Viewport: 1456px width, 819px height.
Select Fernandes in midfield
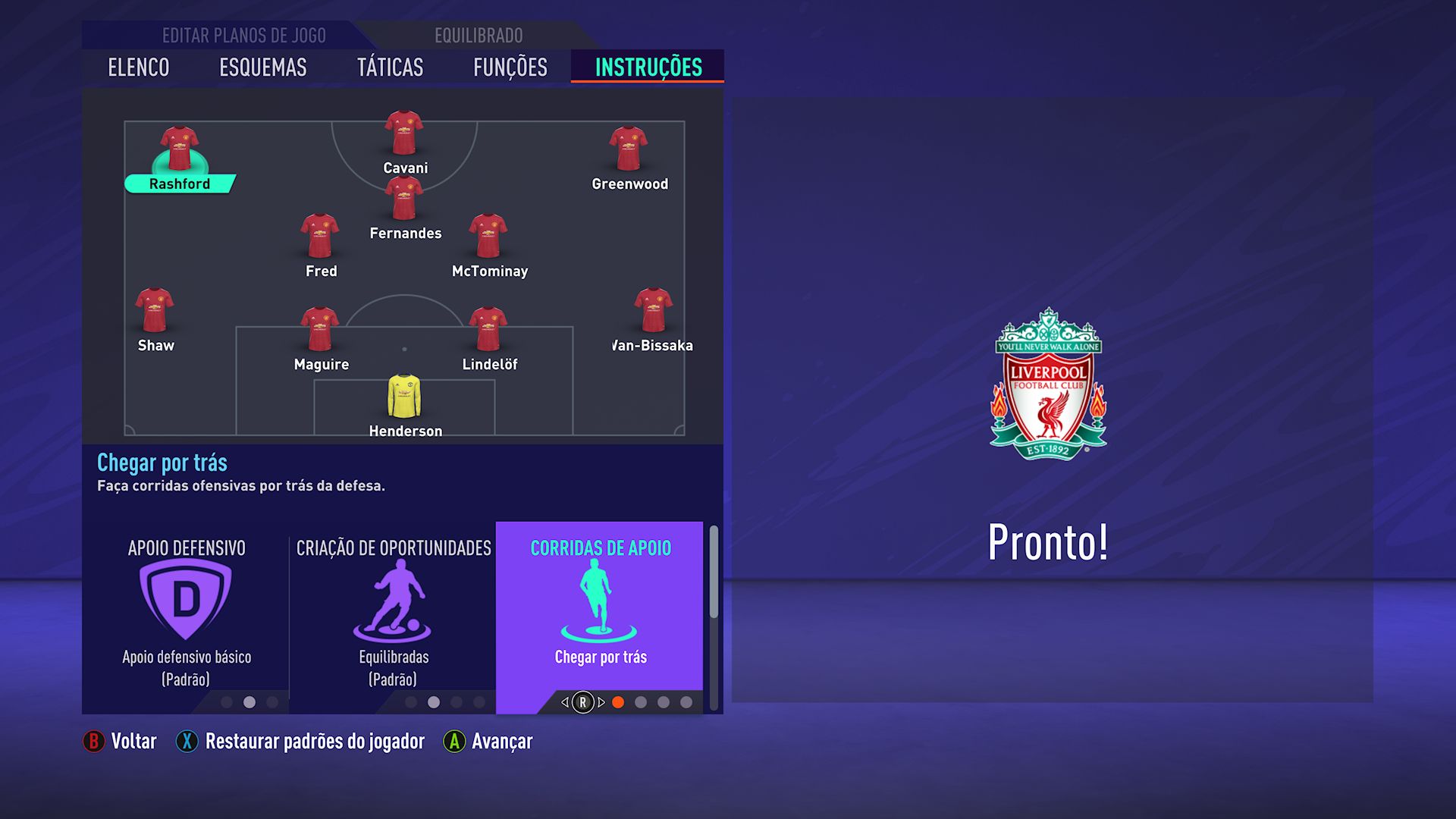[404, 199]
